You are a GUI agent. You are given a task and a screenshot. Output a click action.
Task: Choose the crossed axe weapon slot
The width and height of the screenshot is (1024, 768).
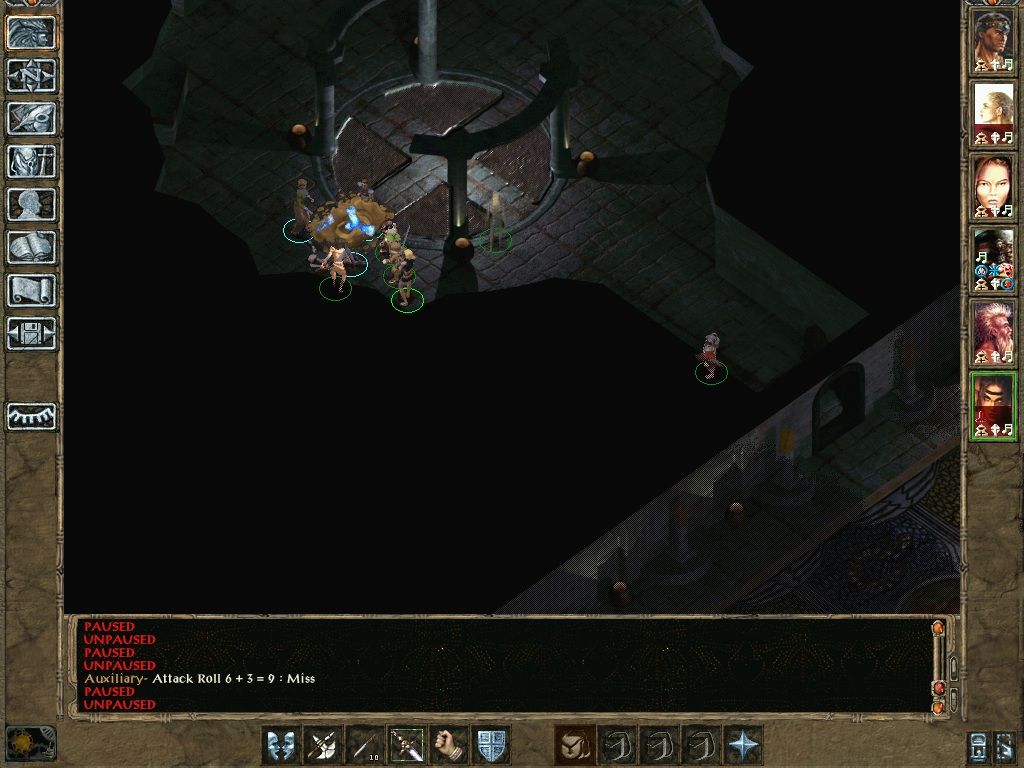(x=323, y=745)
